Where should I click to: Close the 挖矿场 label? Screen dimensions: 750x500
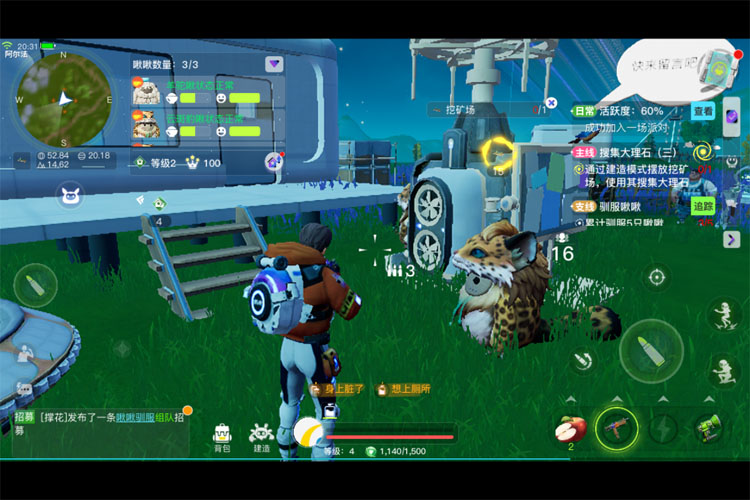[551, 103]
